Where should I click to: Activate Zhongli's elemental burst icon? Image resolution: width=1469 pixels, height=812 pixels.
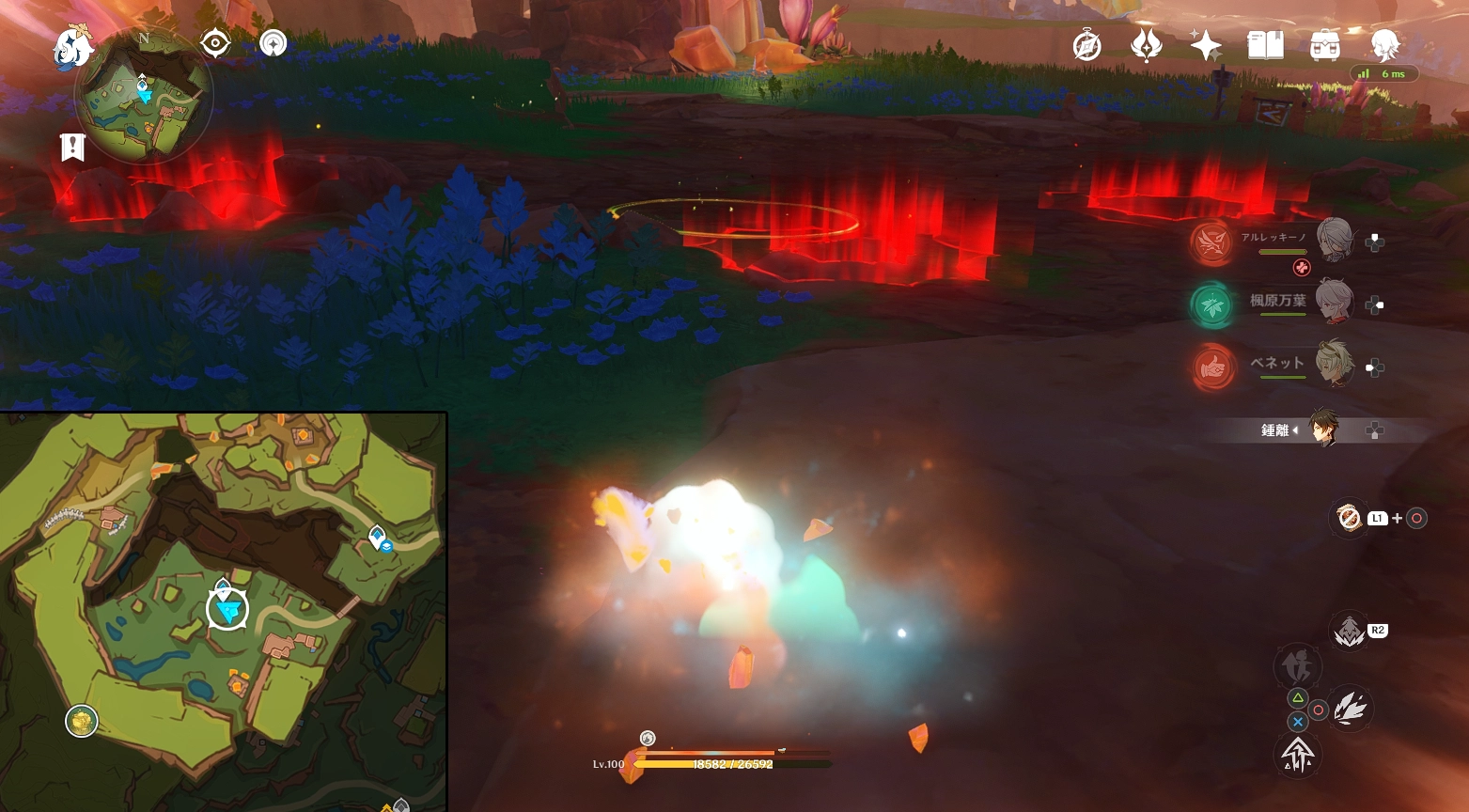1298,755
